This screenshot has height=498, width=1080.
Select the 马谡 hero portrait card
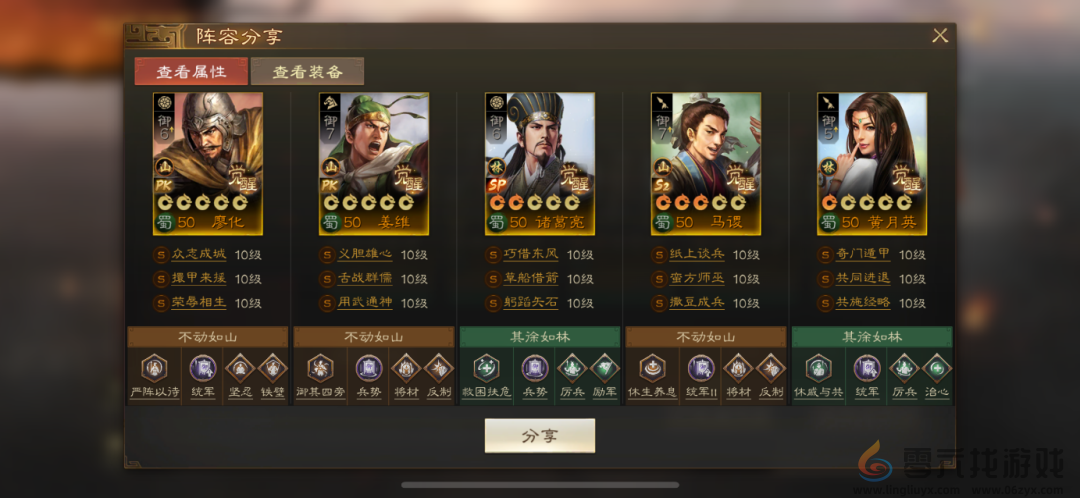[x=706, y=163]
